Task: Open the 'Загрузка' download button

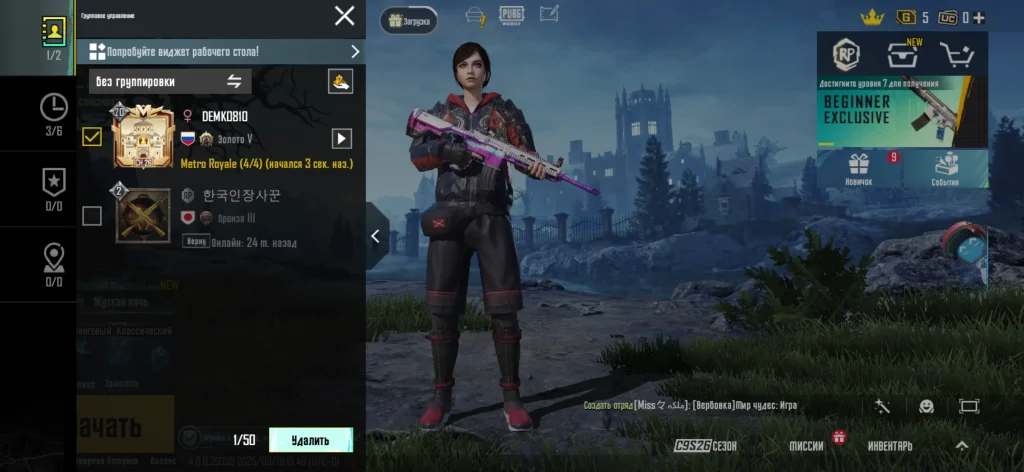Action: tap(408, 20)
